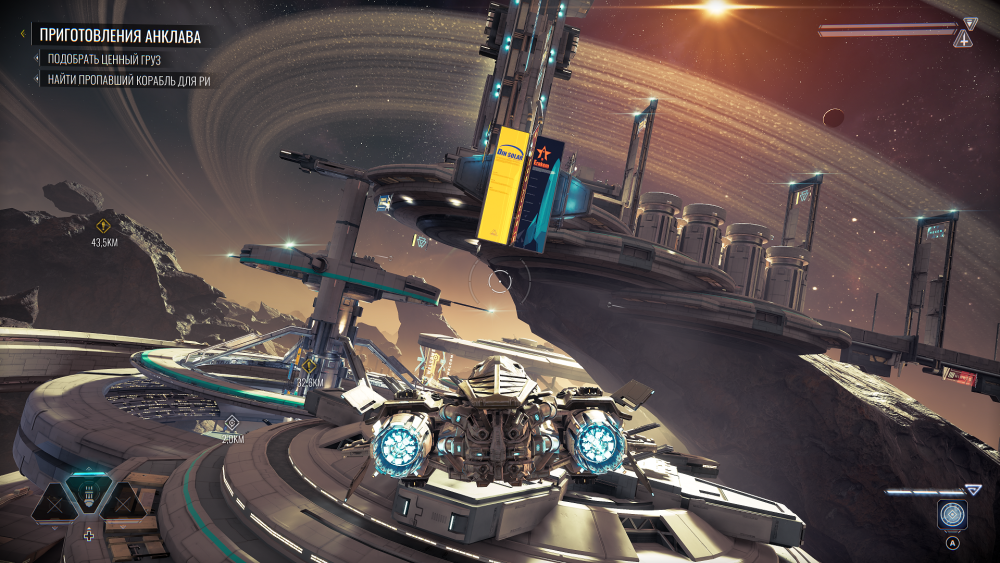
Task: Activate the circular ability icon
Action: coord(952,515)
